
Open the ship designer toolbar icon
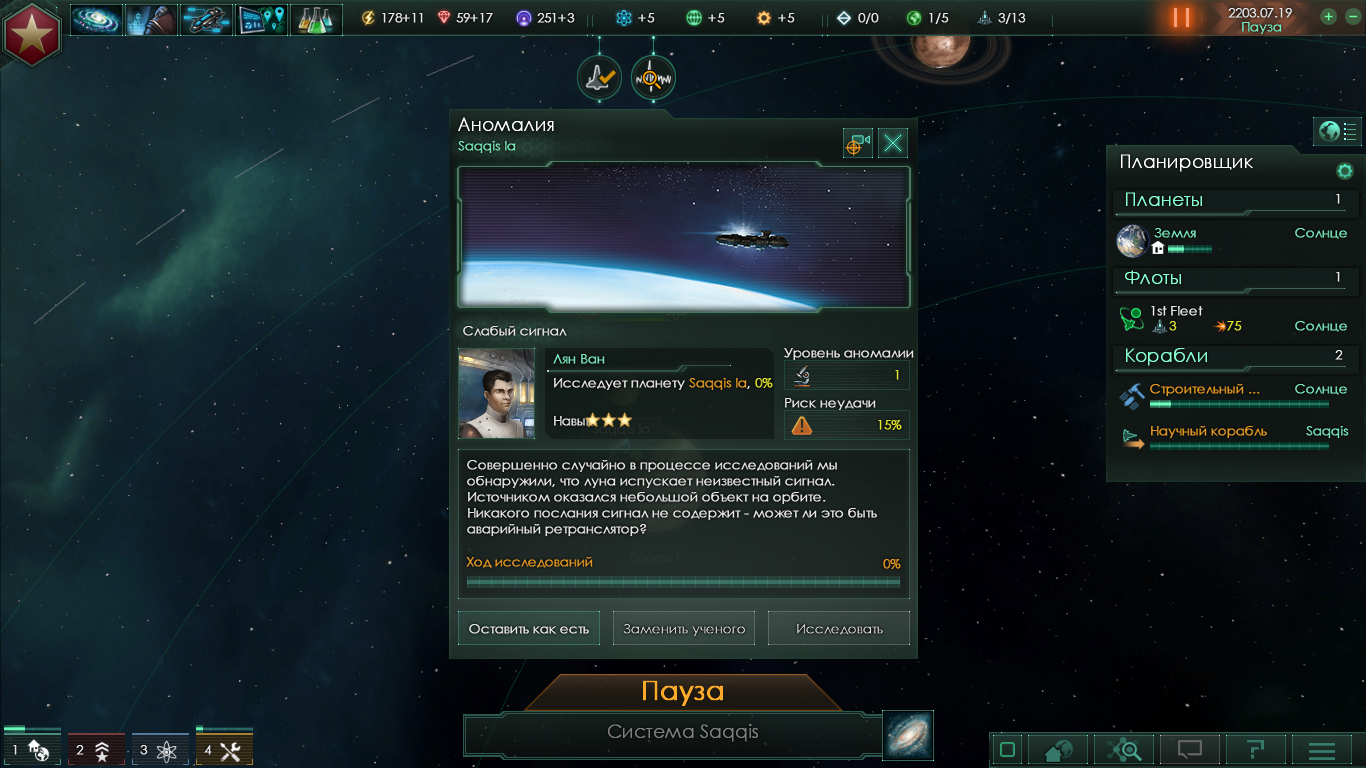tap(207, 19)
